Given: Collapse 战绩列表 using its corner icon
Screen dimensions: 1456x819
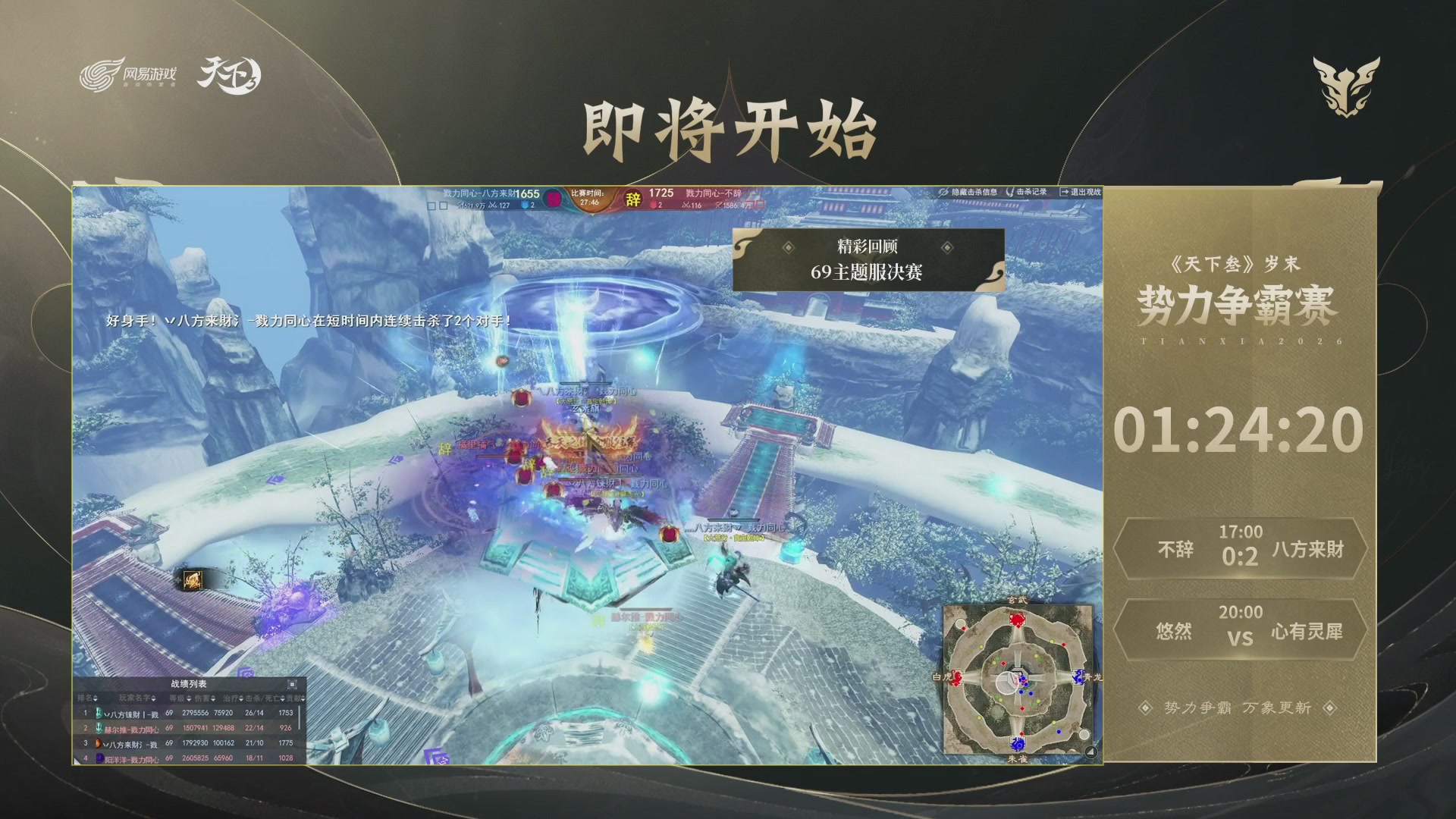Looking at the screenshot, I should (293, 685).
